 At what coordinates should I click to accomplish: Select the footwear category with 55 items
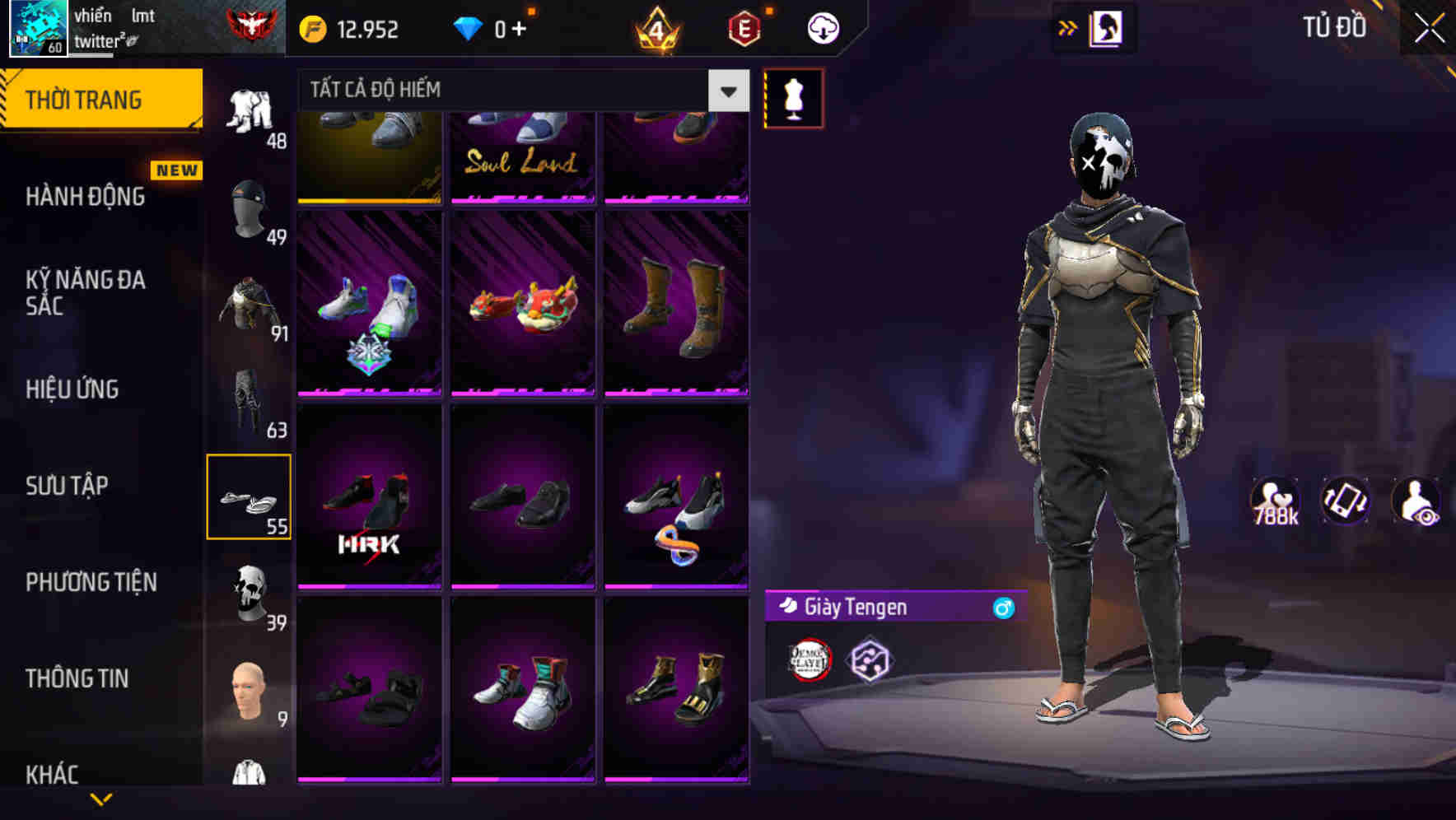(250, 494)
